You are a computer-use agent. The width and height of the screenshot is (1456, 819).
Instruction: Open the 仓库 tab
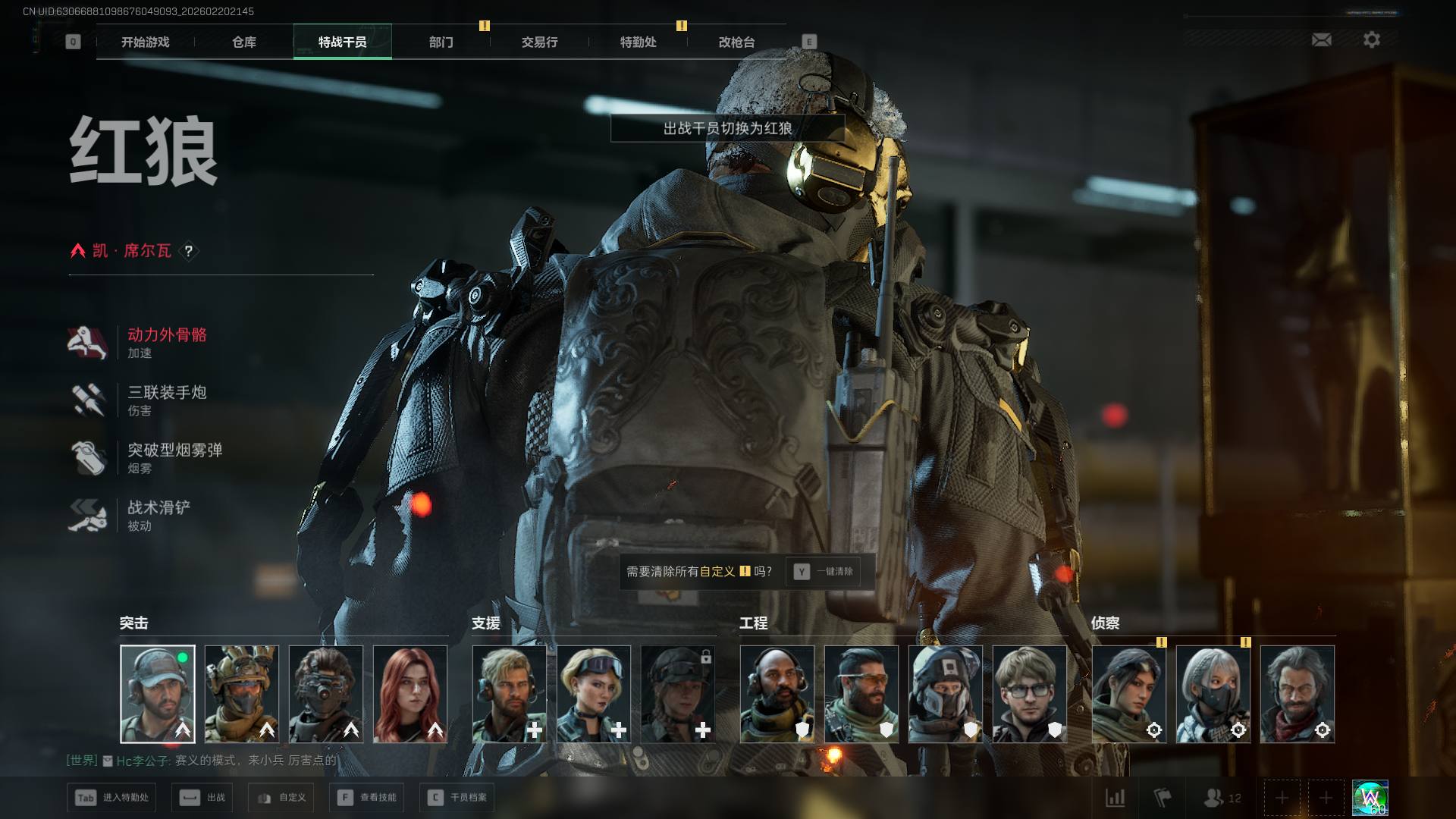[244, 42]
